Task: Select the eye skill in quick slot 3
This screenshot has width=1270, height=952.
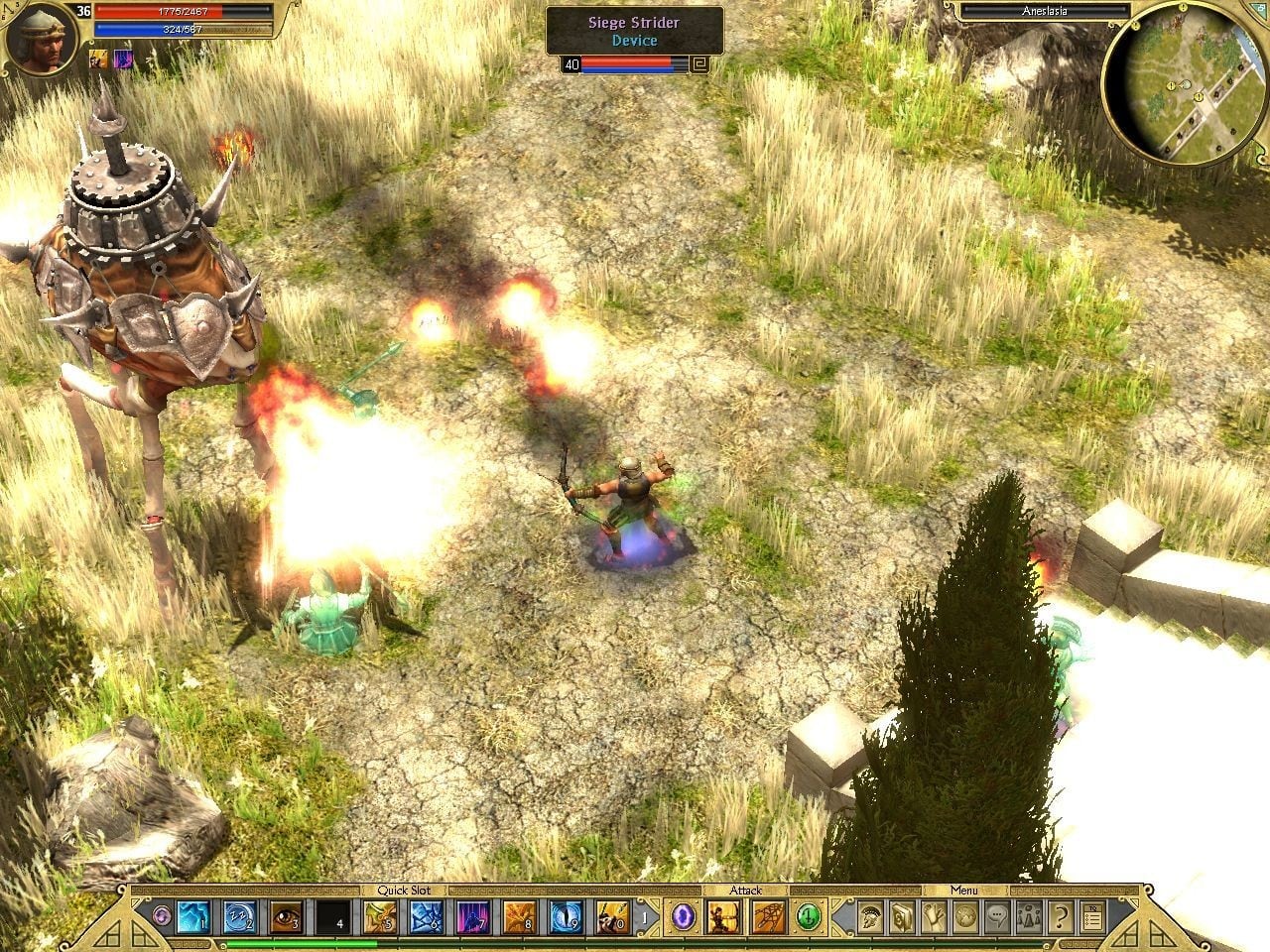Action: tap(286, 917)
